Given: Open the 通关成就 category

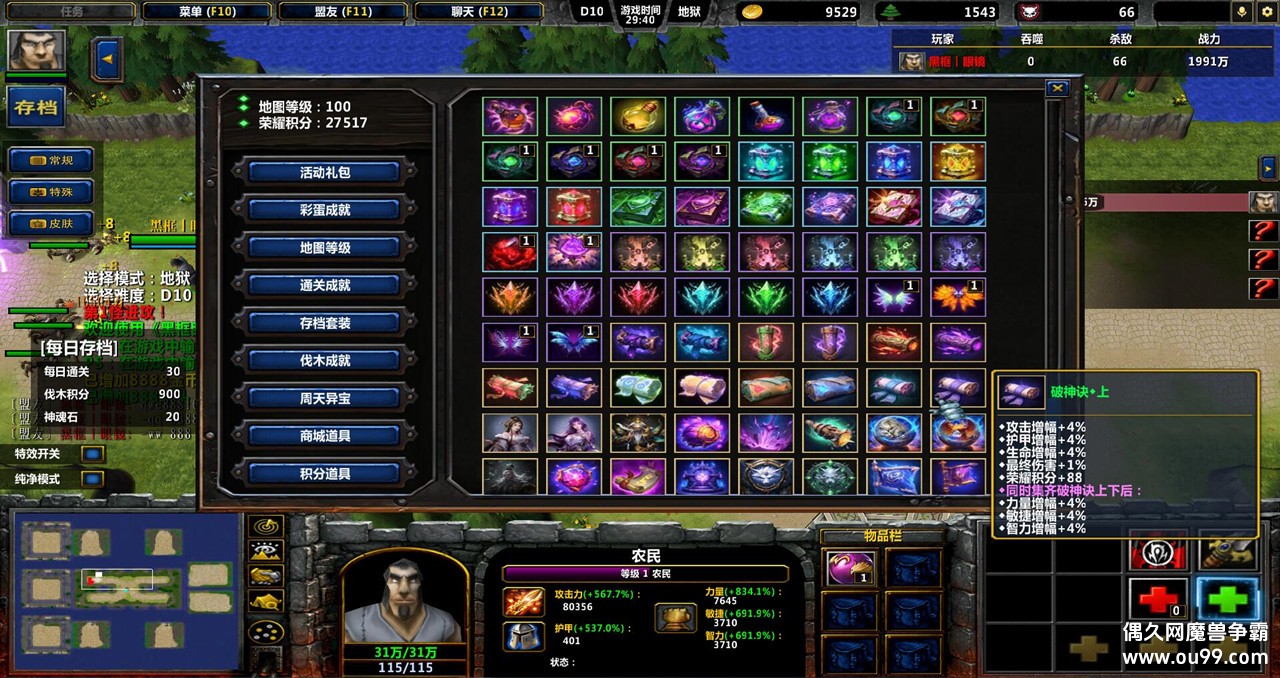Looking at the screenshot, I should point(325,285).
